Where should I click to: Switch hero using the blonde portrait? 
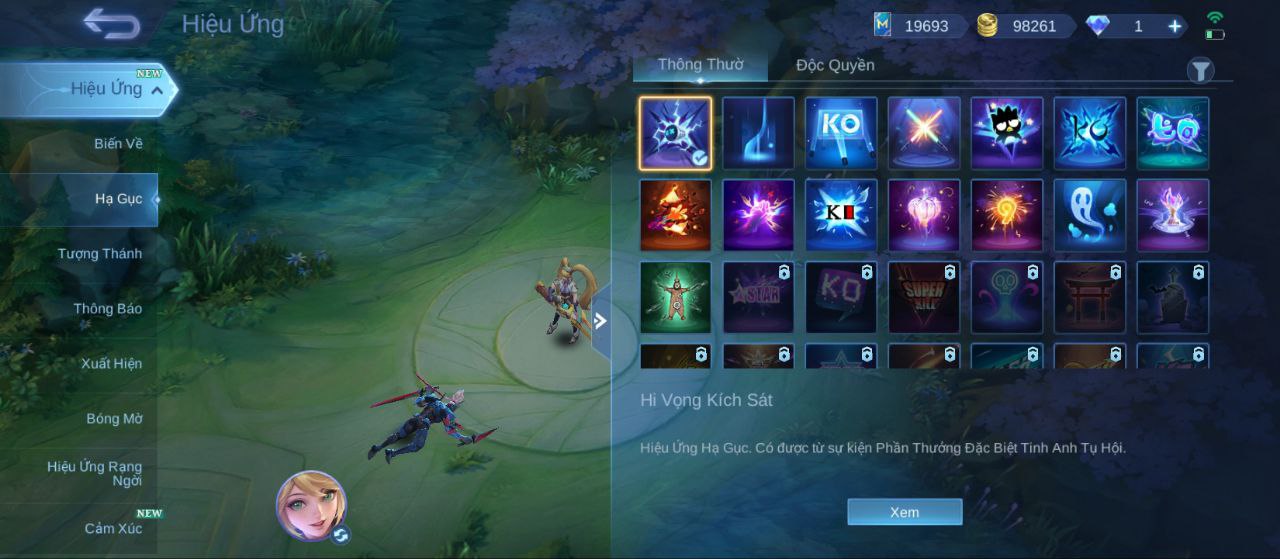tap(311, 503)
